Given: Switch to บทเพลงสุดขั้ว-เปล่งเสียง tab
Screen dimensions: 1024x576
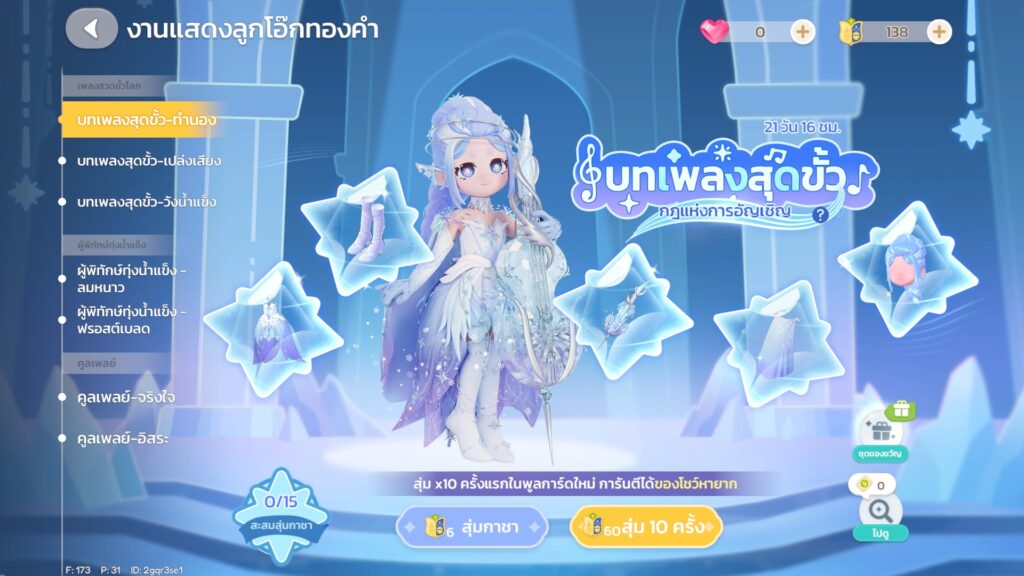Looking at the screenshot, I should click(x=148, y=161).
